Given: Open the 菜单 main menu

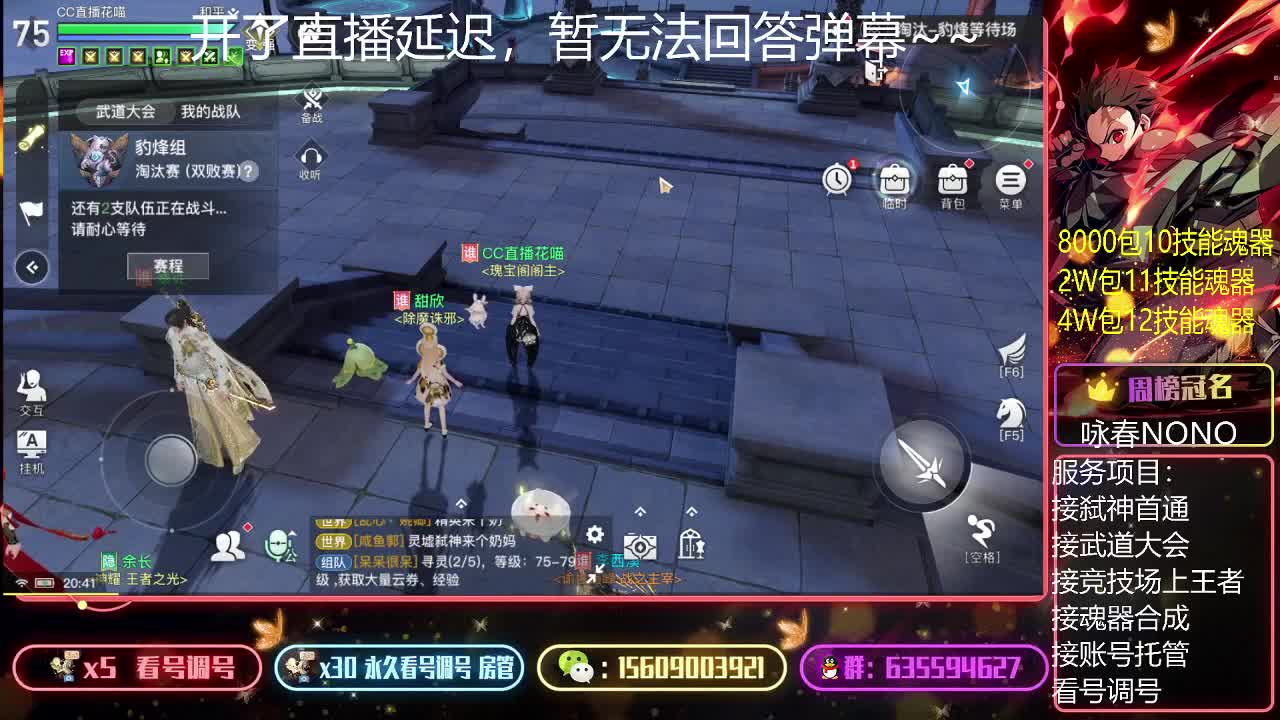Looking at the screenshot, I should click(x=1011, y=180).
